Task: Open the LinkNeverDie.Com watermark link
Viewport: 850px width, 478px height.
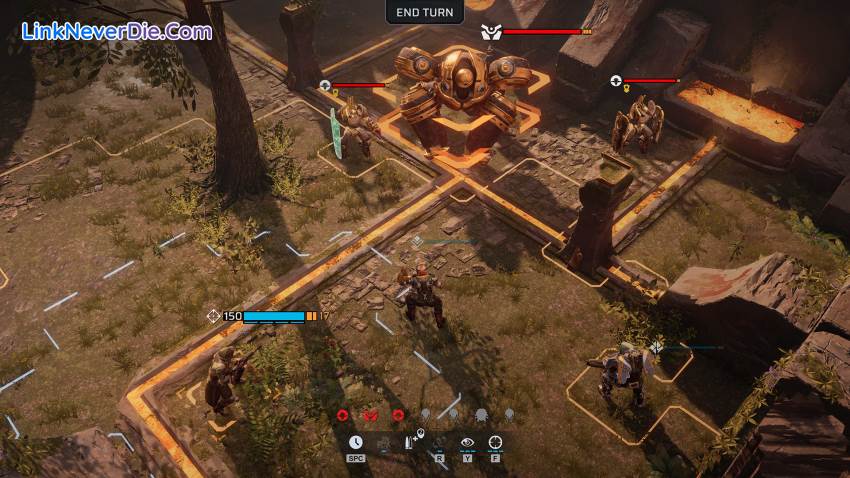Action: coord(117,31)
